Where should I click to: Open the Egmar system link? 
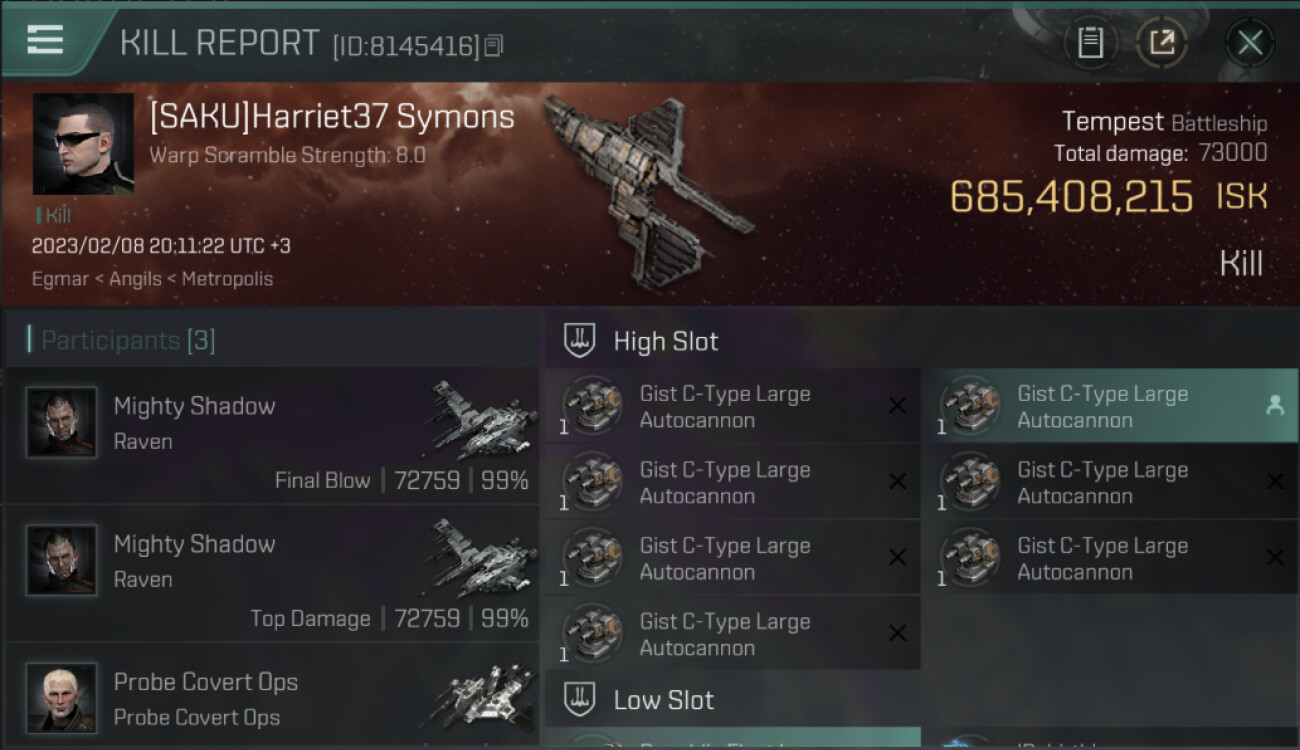pos(60,279)
